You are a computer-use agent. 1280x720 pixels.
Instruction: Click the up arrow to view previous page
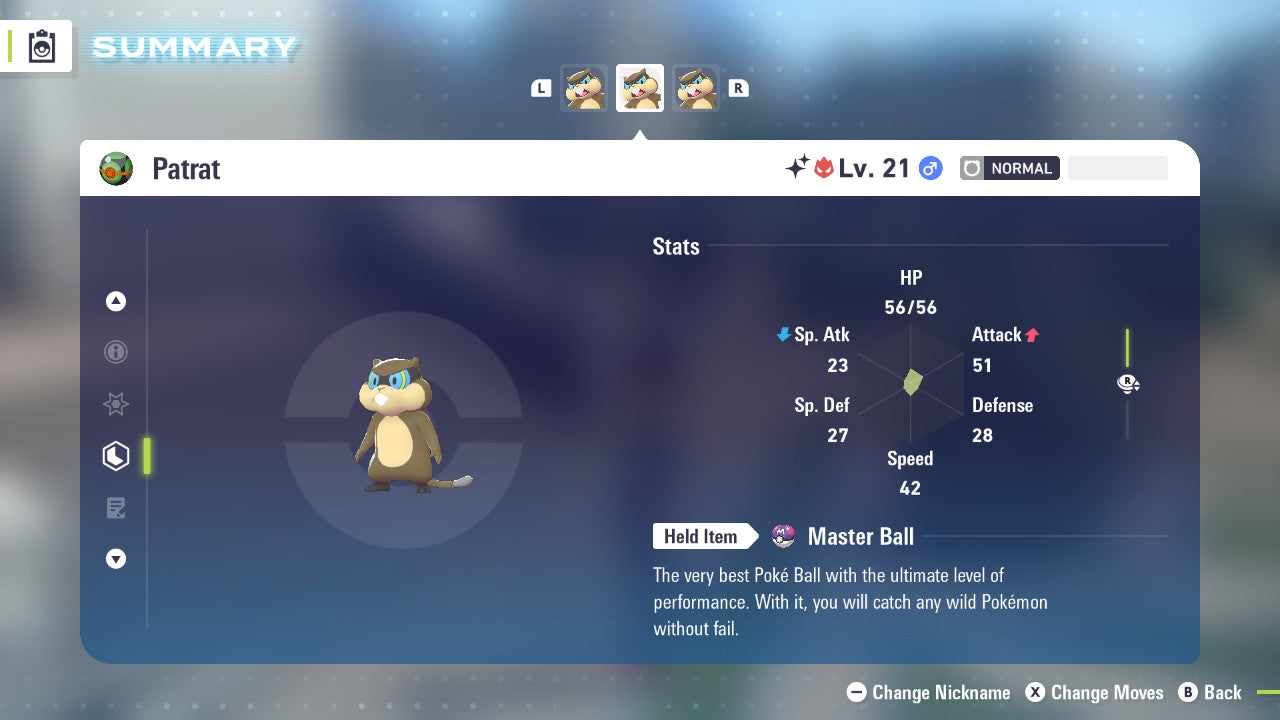coord(116,301)
